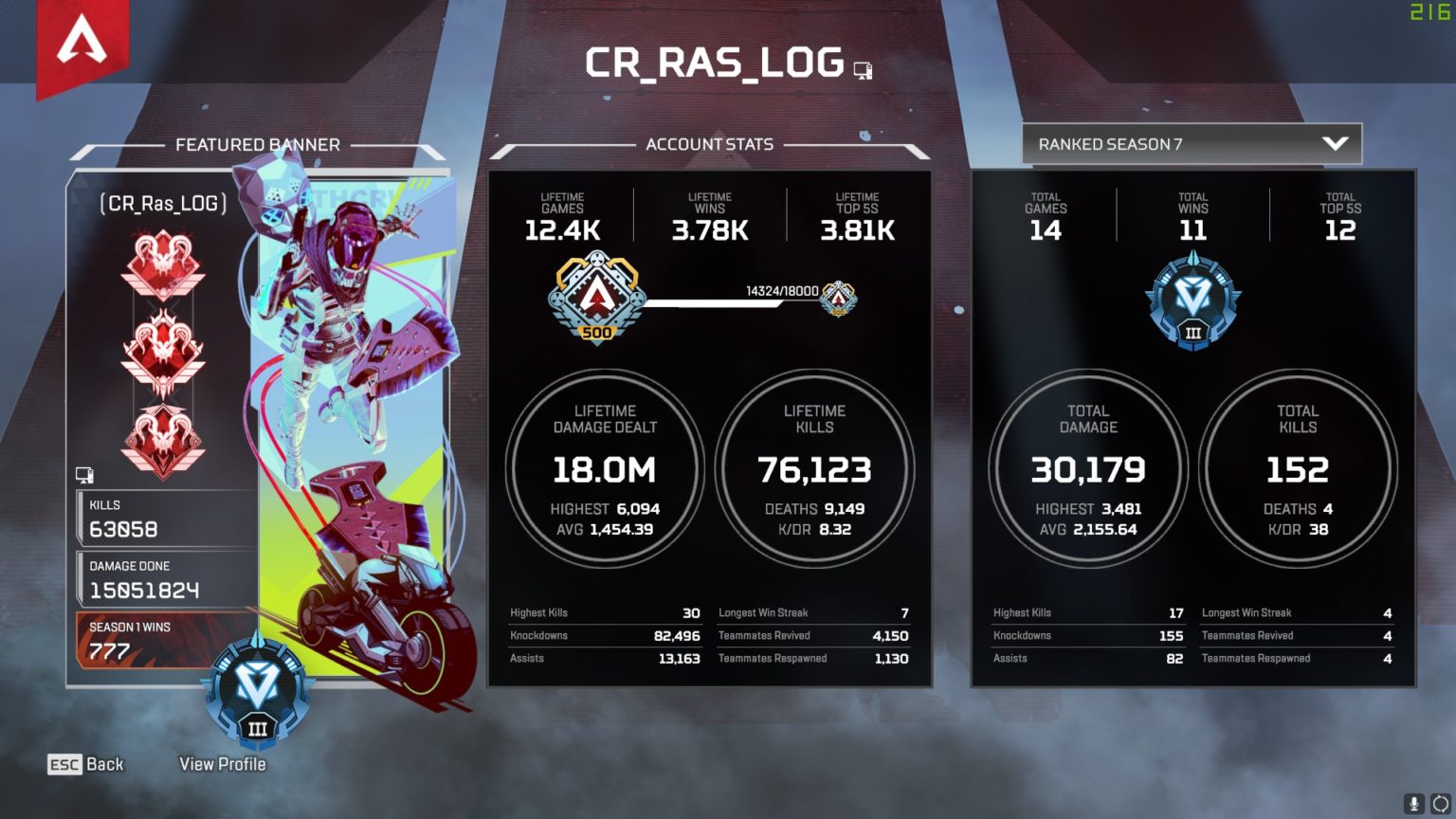This screenshot has height=819, width=1456.
Task: Click the View Profile button
Action: (x=225, y=764)
